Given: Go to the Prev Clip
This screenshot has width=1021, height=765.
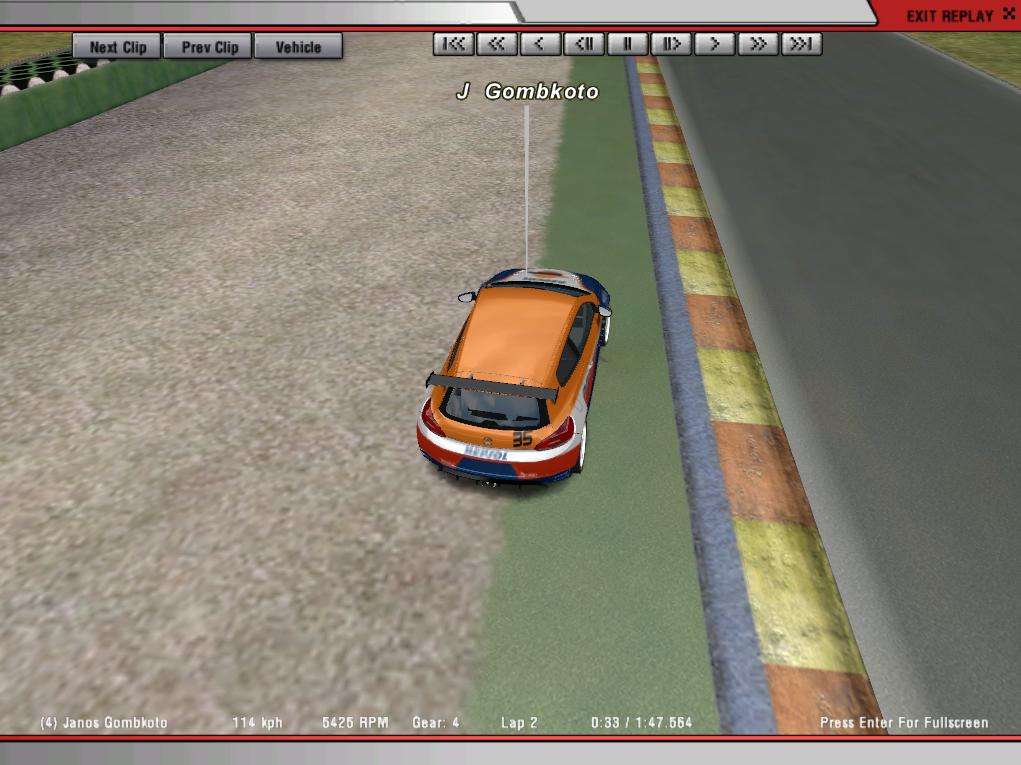Looking at the screenshot, I should tap(210, 47).
